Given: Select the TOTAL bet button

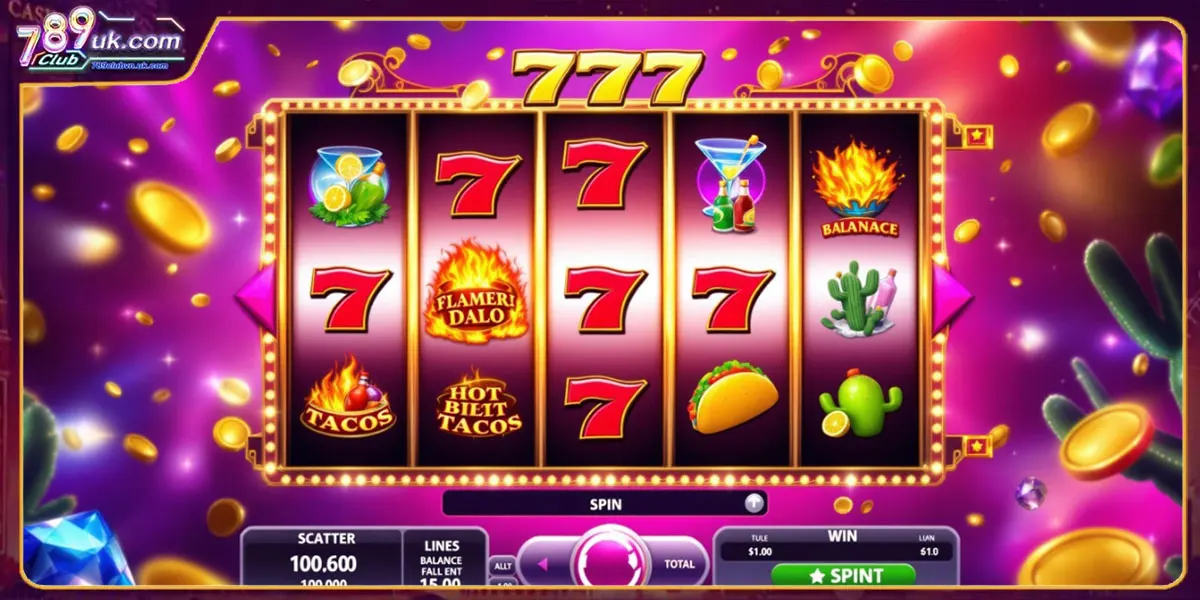Looking at the screenshot, I should click(679, 564).
